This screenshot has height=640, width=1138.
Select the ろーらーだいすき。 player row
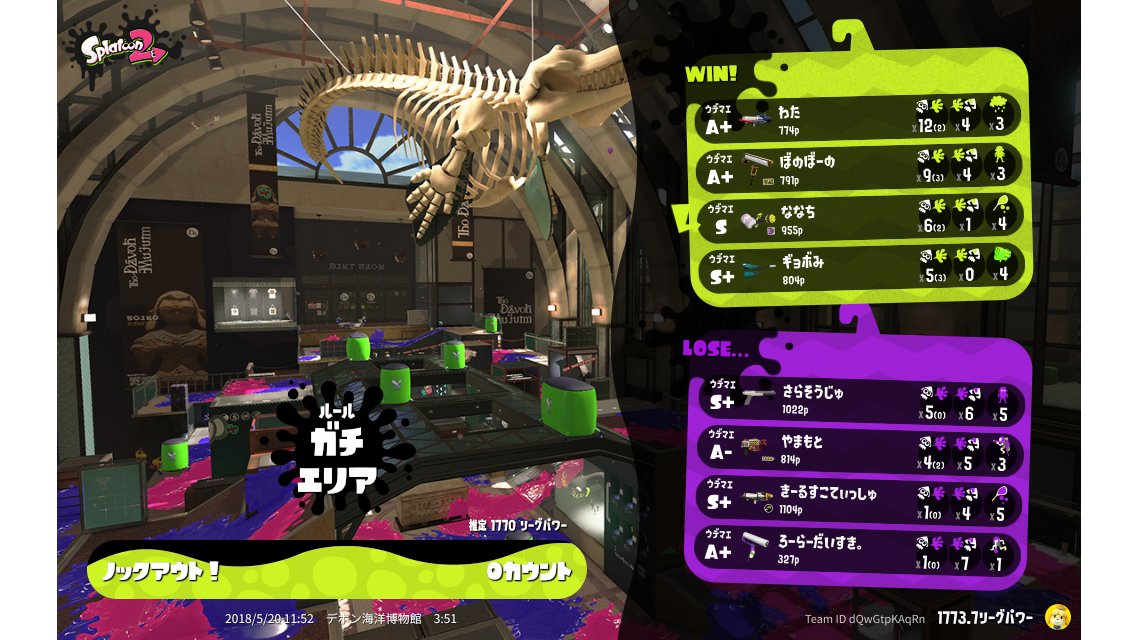857,553
